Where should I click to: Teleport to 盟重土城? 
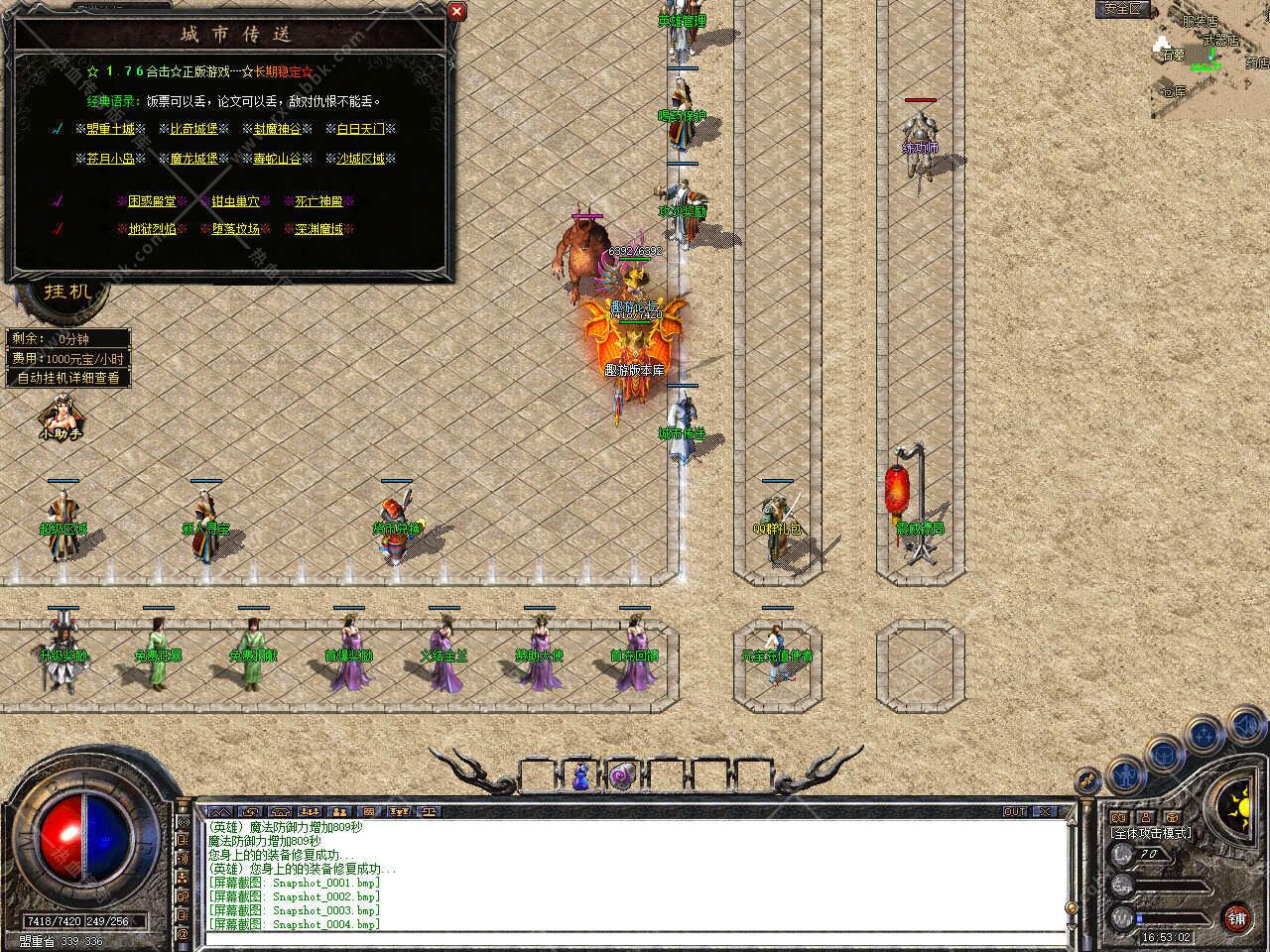(110, 129)
